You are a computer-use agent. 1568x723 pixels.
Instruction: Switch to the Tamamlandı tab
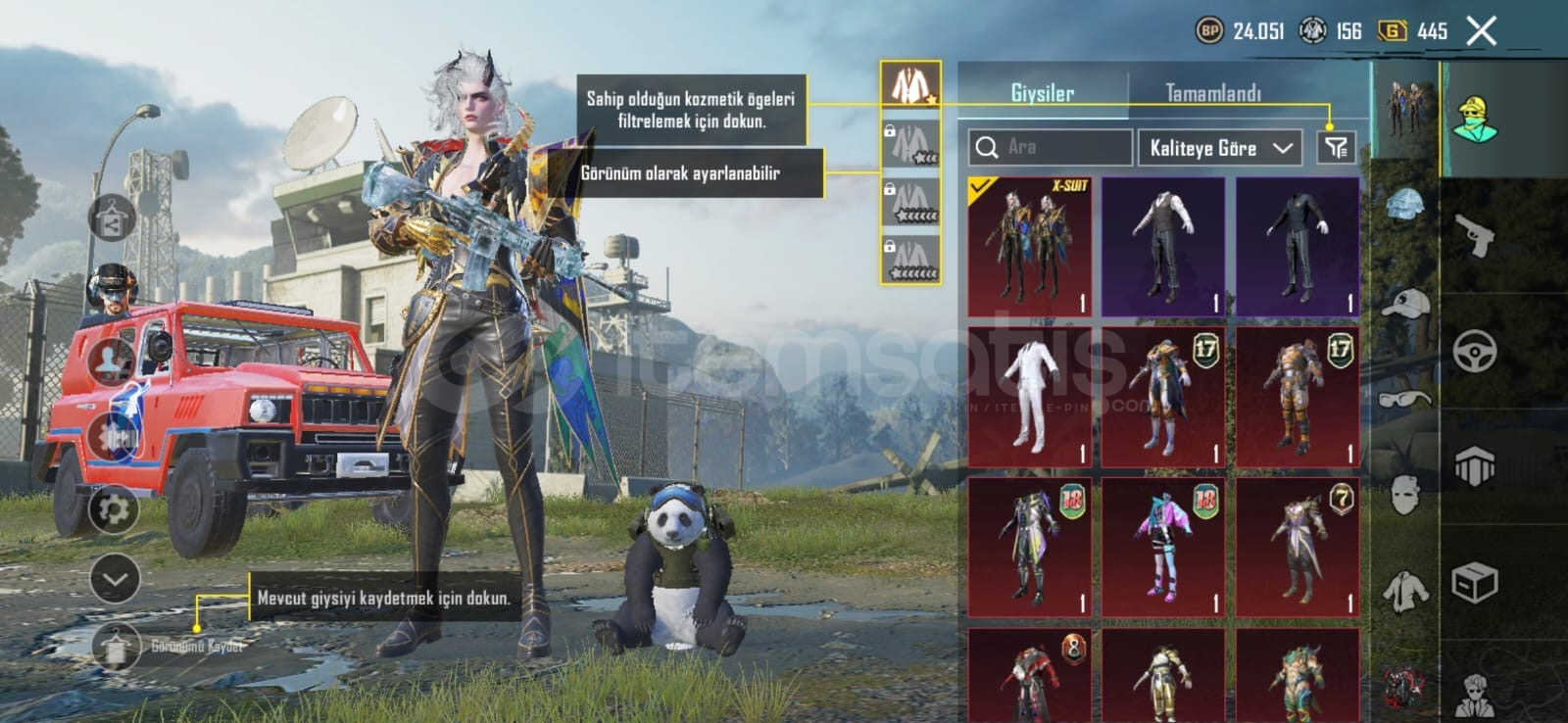(x=1212, y=93)
